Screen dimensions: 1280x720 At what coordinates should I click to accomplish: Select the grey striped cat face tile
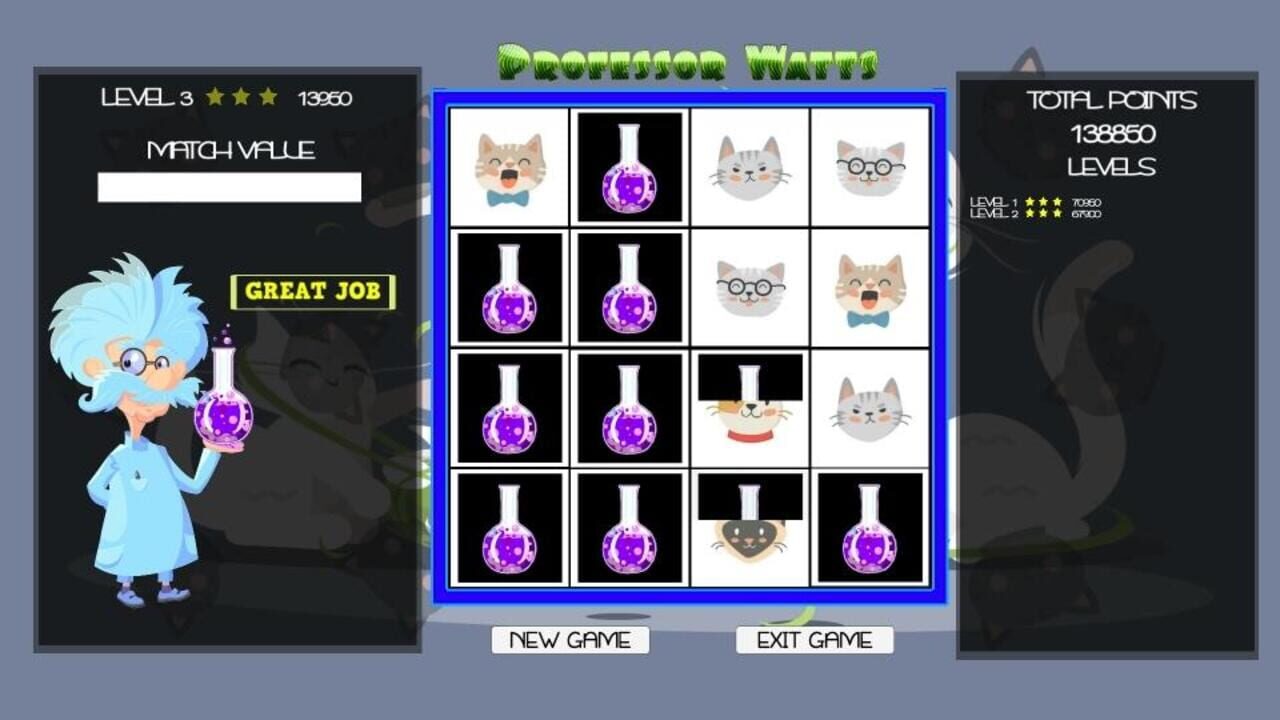click(750, 165)
